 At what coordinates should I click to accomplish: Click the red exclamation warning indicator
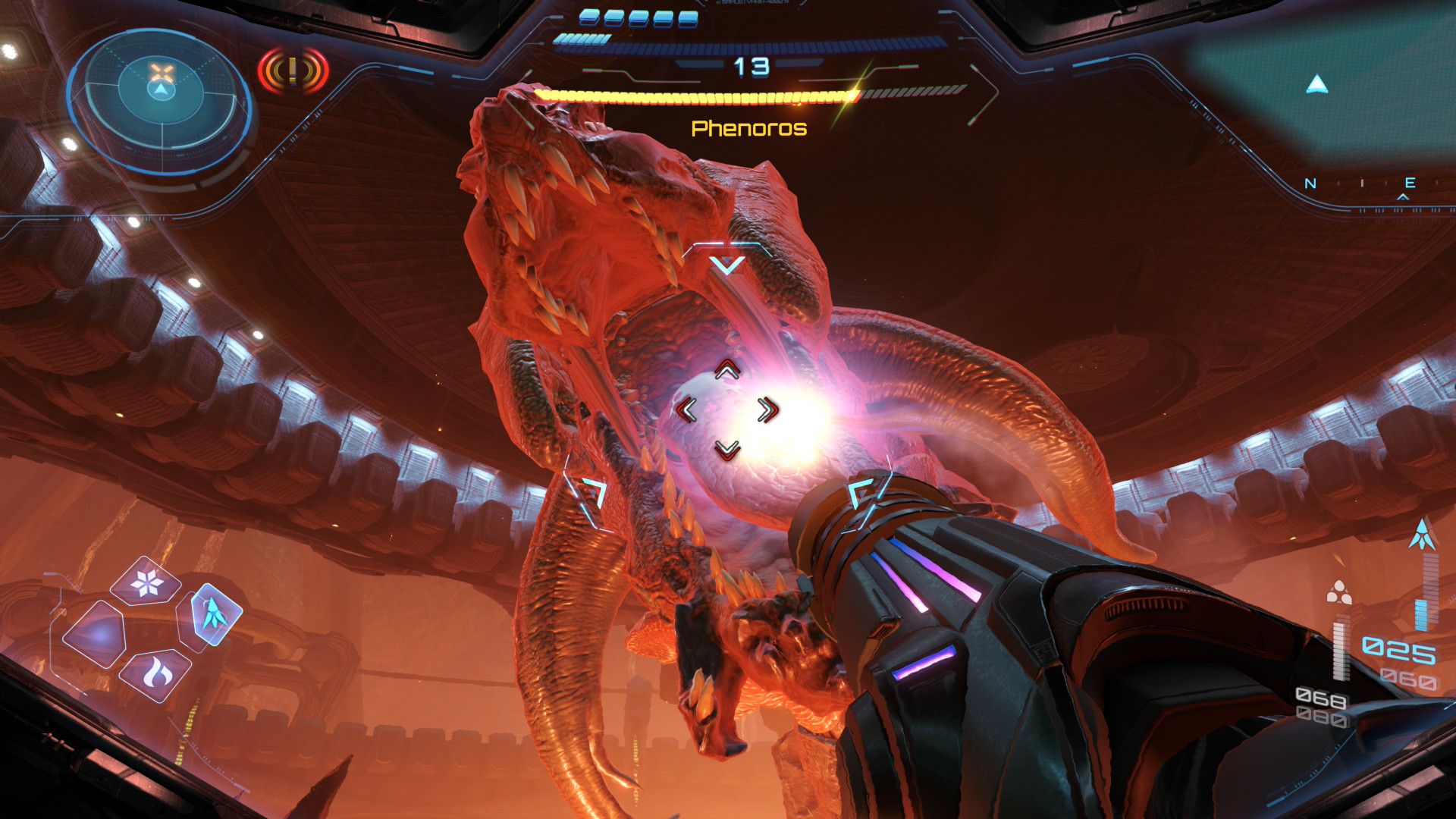click(x=293, y=71)
